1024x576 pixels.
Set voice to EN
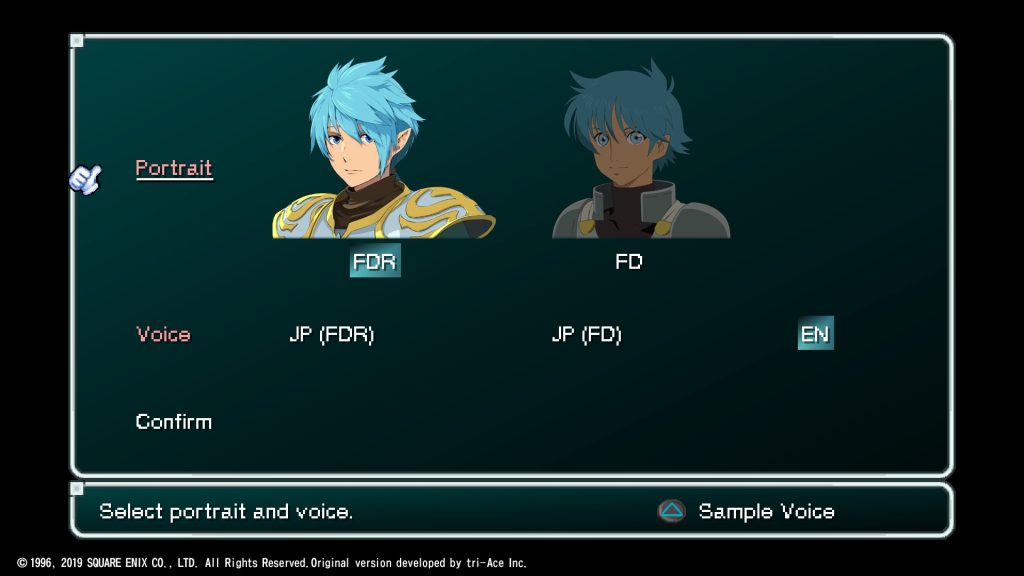point(815,334)
